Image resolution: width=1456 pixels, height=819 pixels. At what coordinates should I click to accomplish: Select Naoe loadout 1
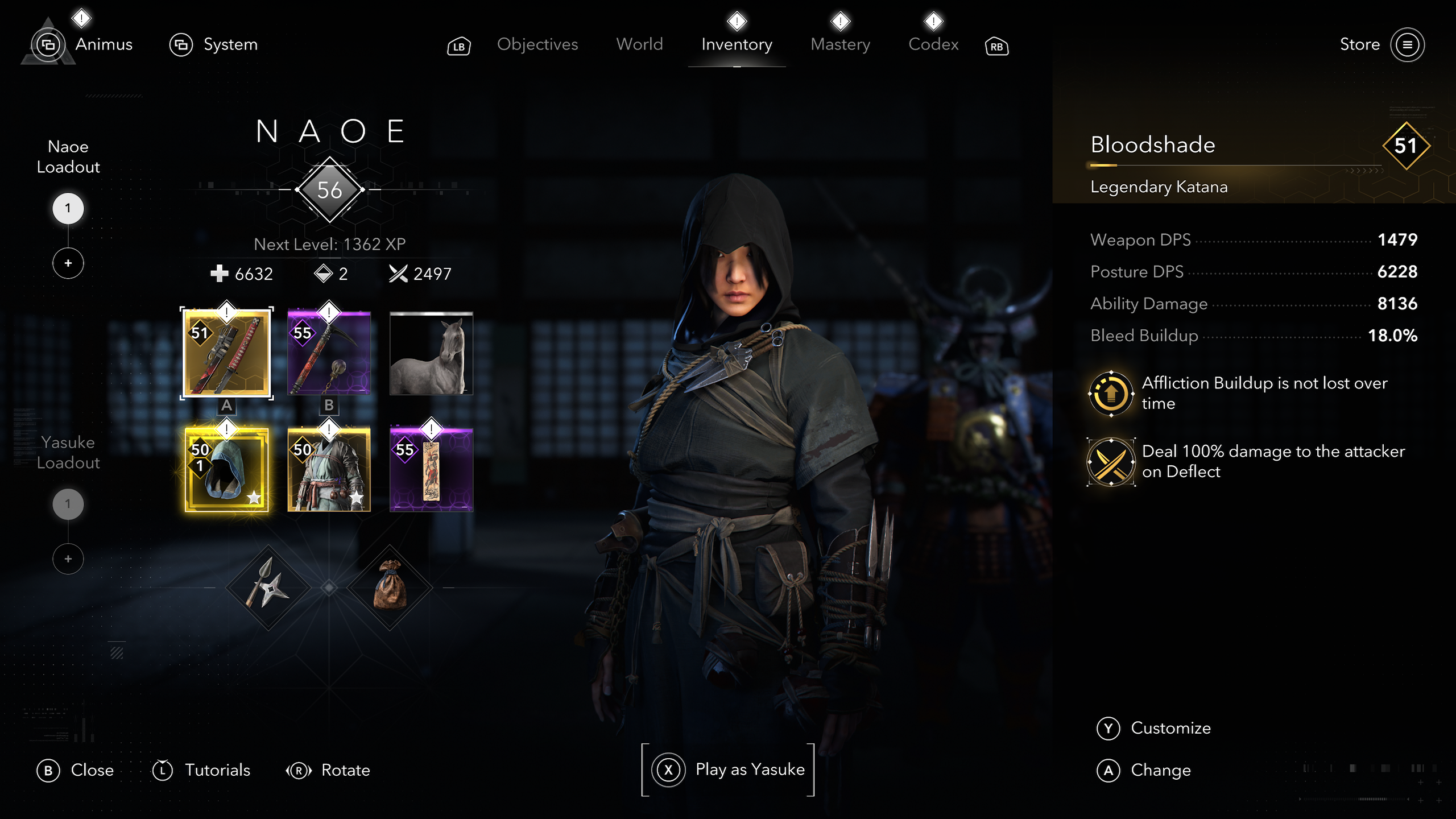[68, 208]
